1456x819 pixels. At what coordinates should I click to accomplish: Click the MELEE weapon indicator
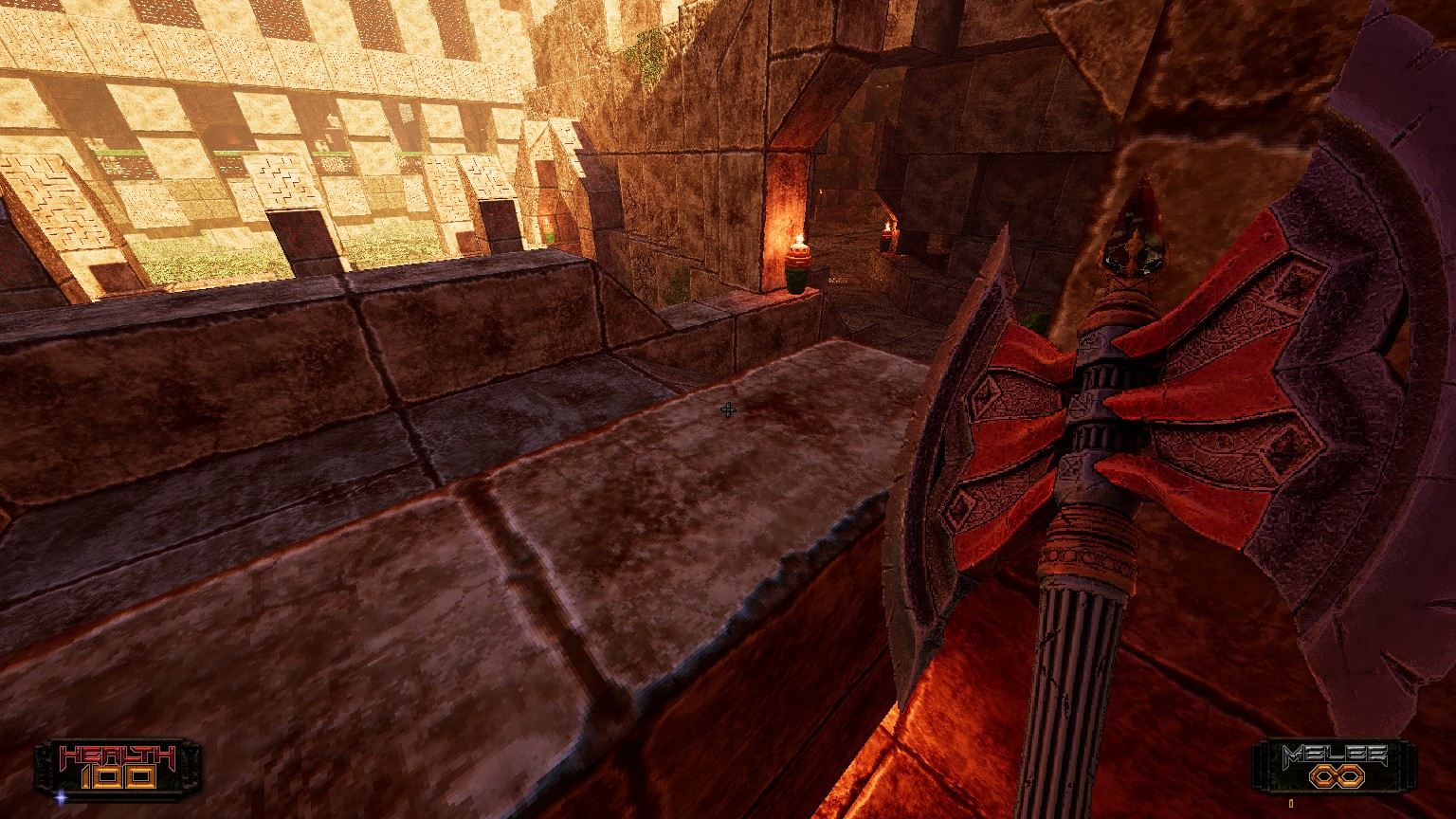(x=1337, y=763)
